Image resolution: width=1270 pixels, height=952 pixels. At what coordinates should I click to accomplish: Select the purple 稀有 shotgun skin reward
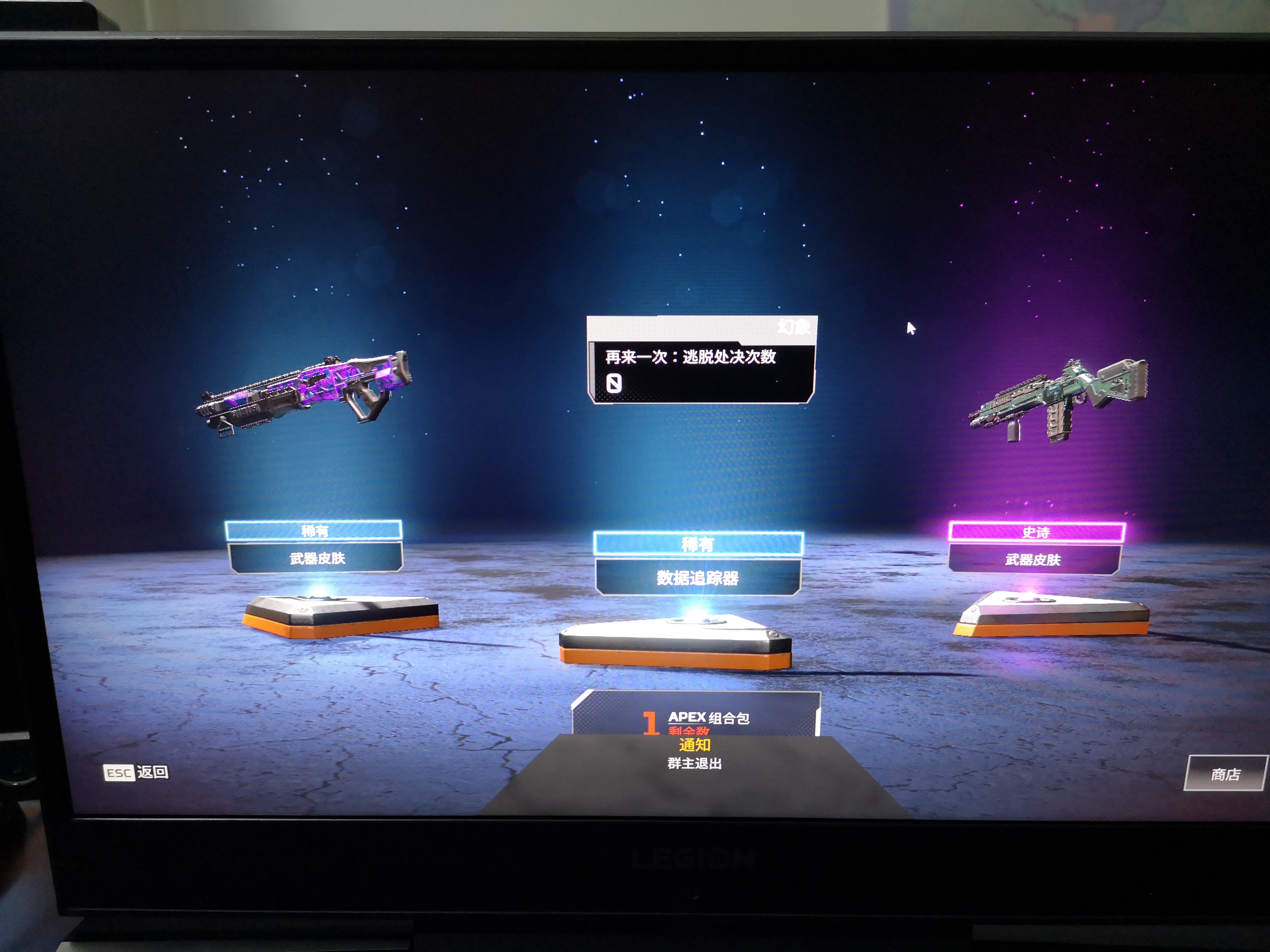(304, 393)
